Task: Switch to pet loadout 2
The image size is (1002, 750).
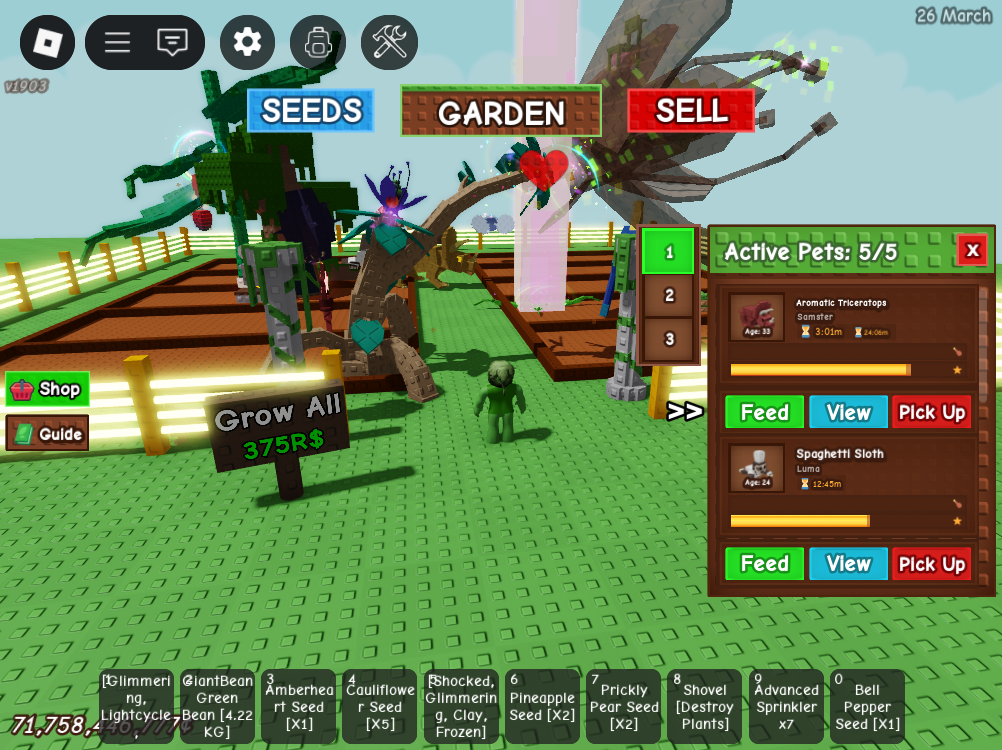Action: coord(669,295)
